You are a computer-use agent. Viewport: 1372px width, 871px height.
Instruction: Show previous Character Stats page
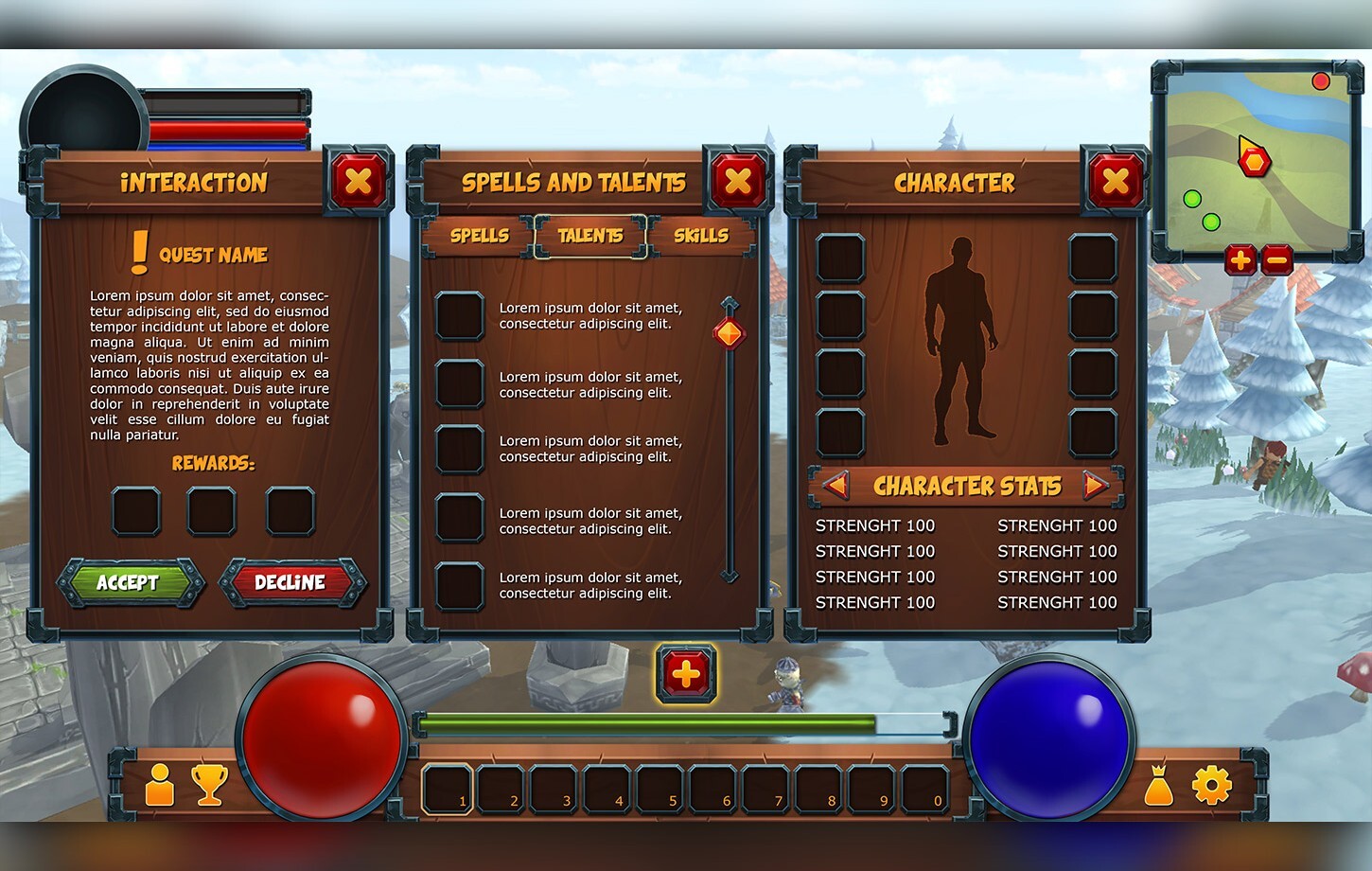[x=836, y=486]
